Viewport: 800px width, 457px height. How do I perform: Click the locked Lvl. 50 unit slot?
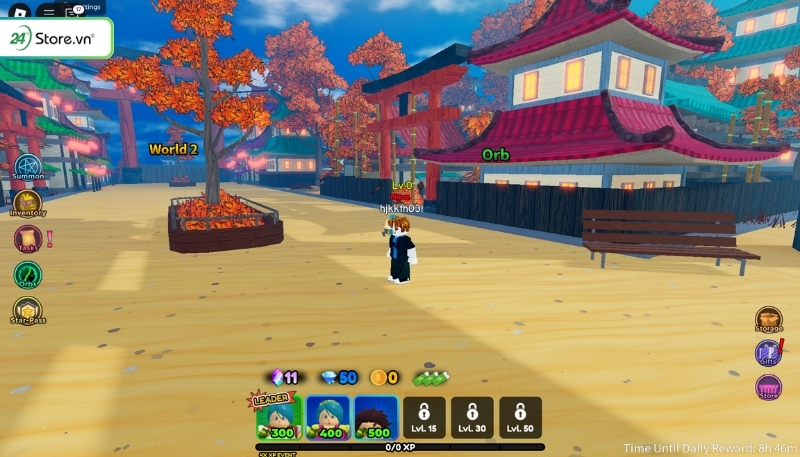tap(520, 417)
